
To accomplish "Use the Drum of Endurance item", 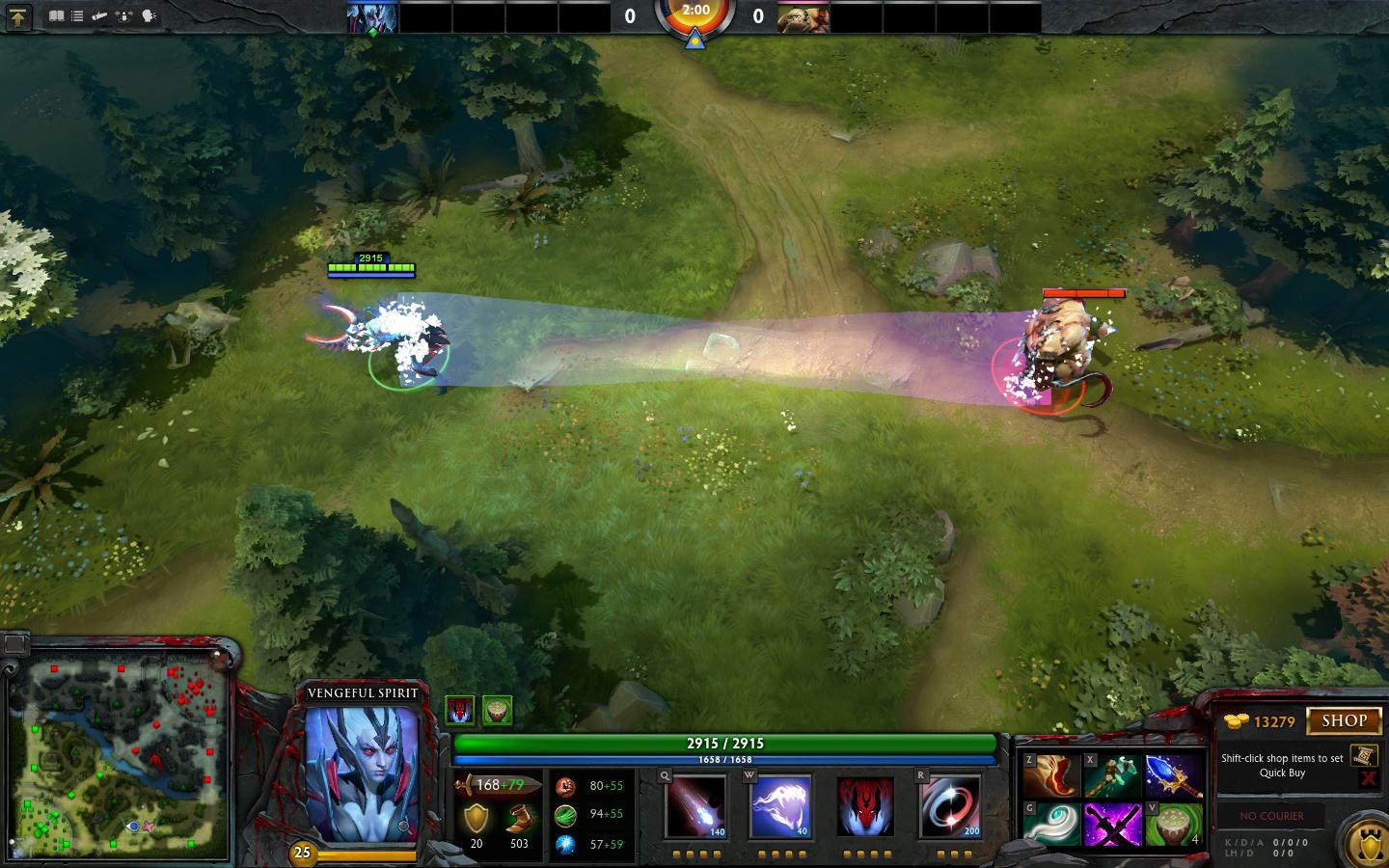I will click(1173, 826).
